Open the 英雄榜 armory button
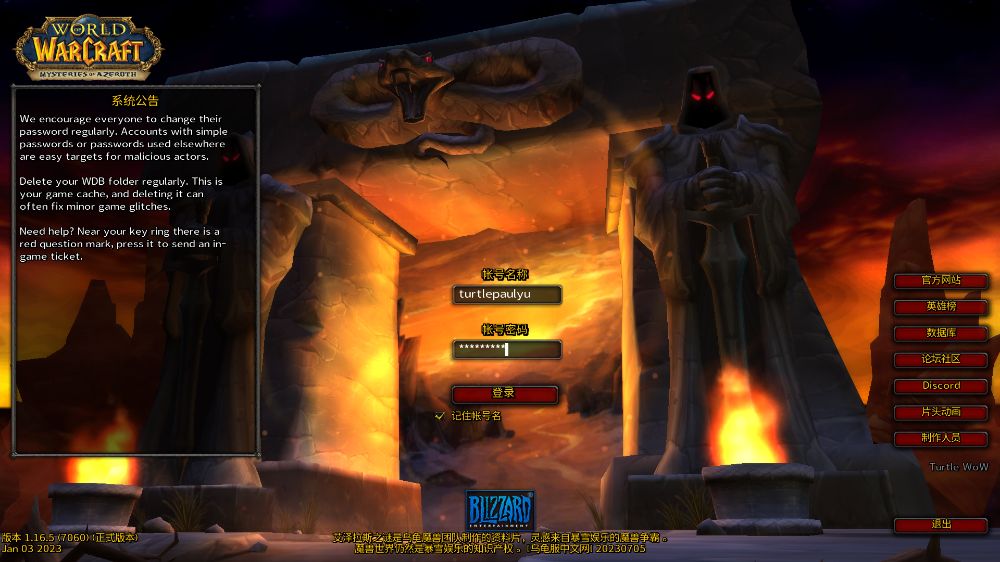1000x562 pixels. [941, 306]
